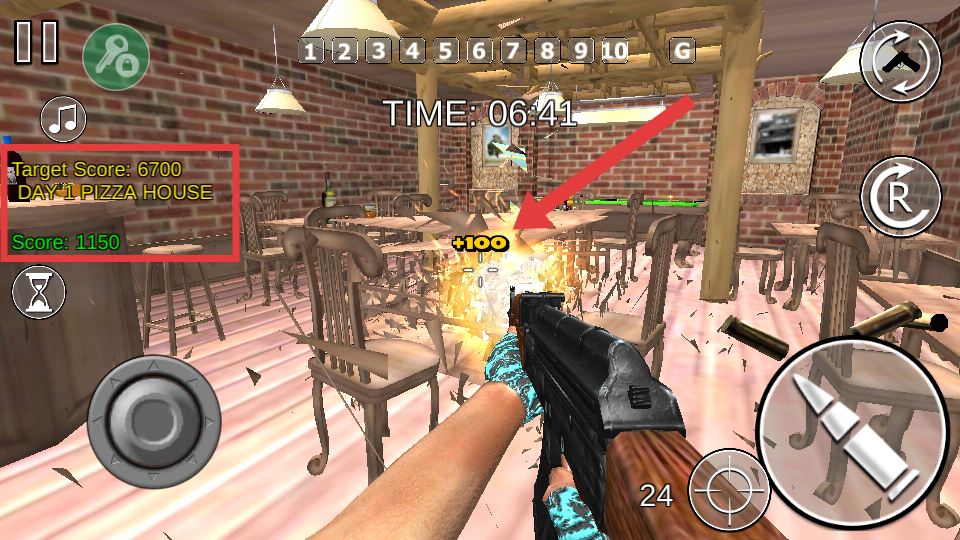This screenshot has height=540, width=960.
Task: Pick weapon slot 5
Action: point(445,50)
